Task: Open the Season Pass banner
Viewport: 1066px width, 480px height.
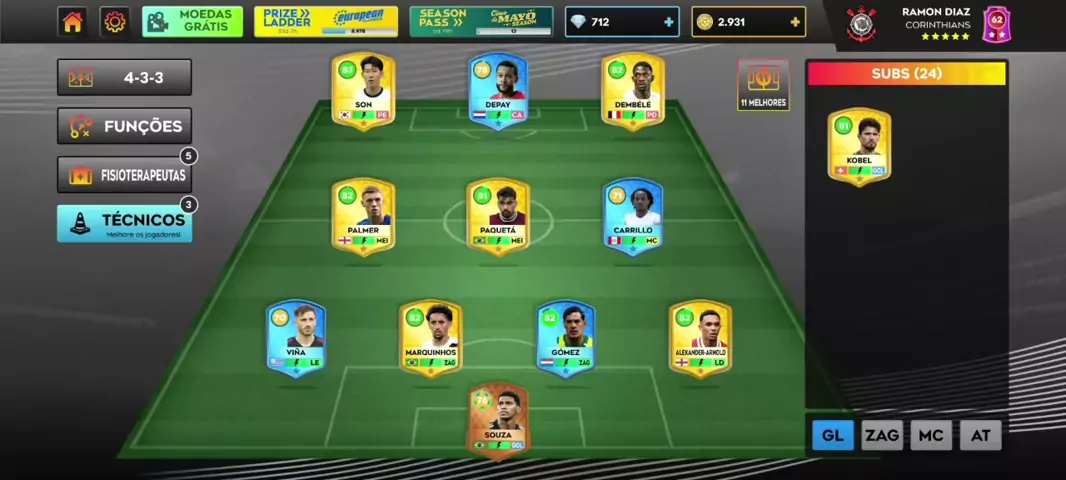Action: (481, 22)
